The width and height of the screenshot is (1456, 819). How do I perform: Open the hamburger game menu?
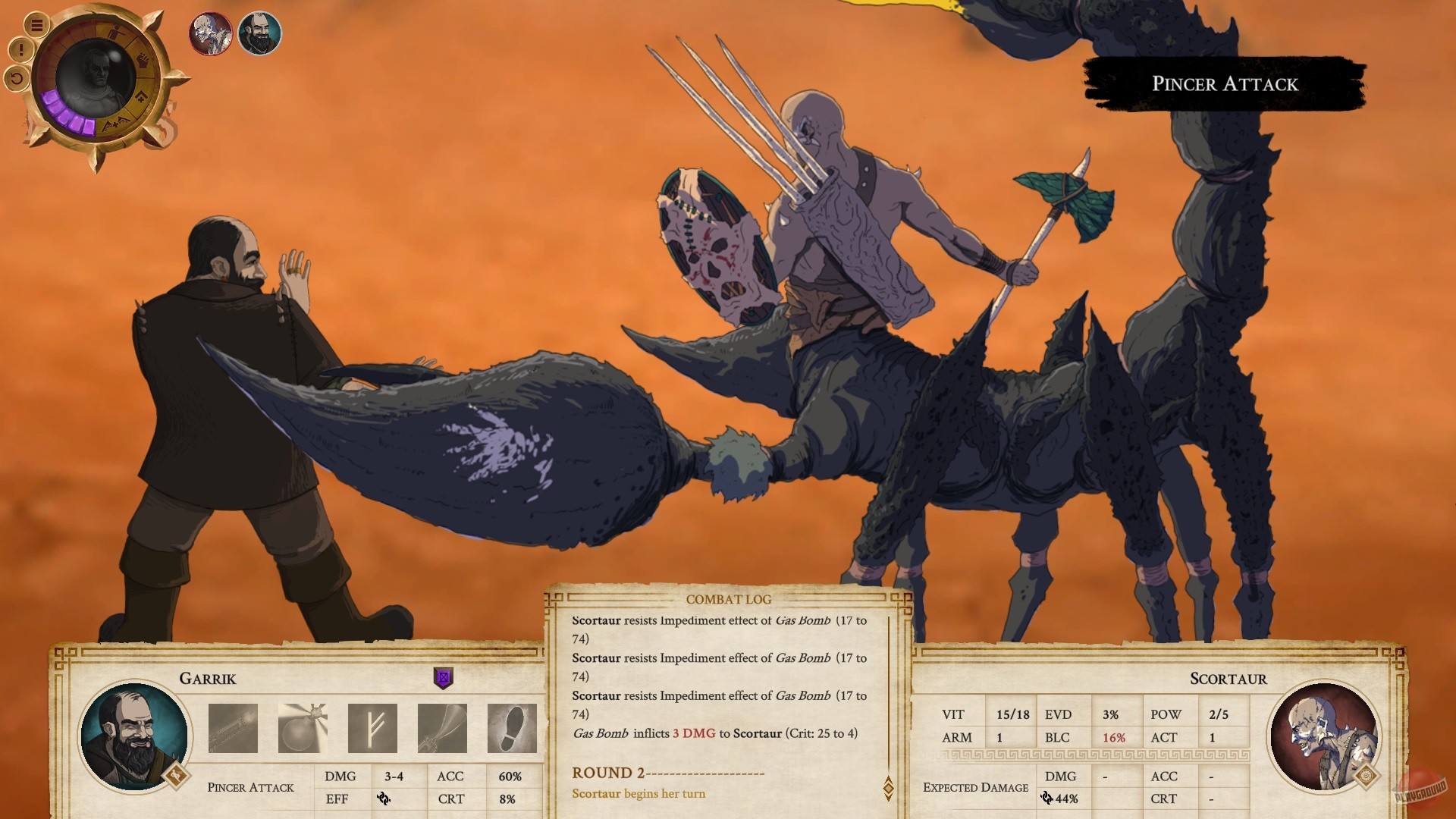point(36,26)
